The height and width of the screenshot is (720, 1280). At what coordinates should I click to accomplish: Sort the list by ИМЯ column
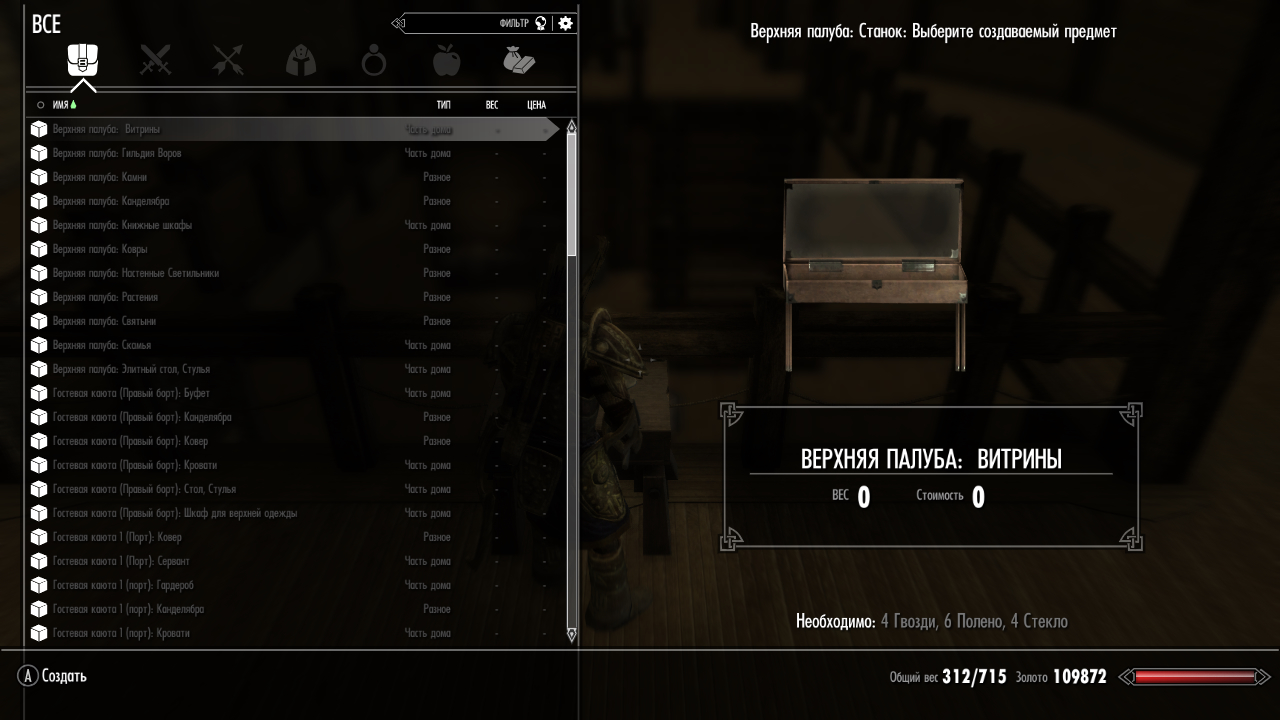(60, 104)
